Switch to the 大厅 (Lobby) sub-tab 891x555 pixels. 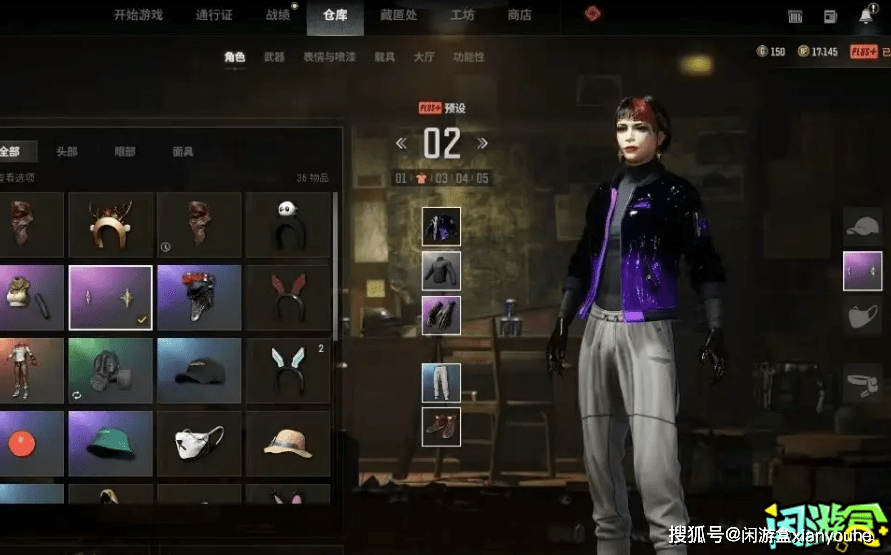(x=423, y=57)
